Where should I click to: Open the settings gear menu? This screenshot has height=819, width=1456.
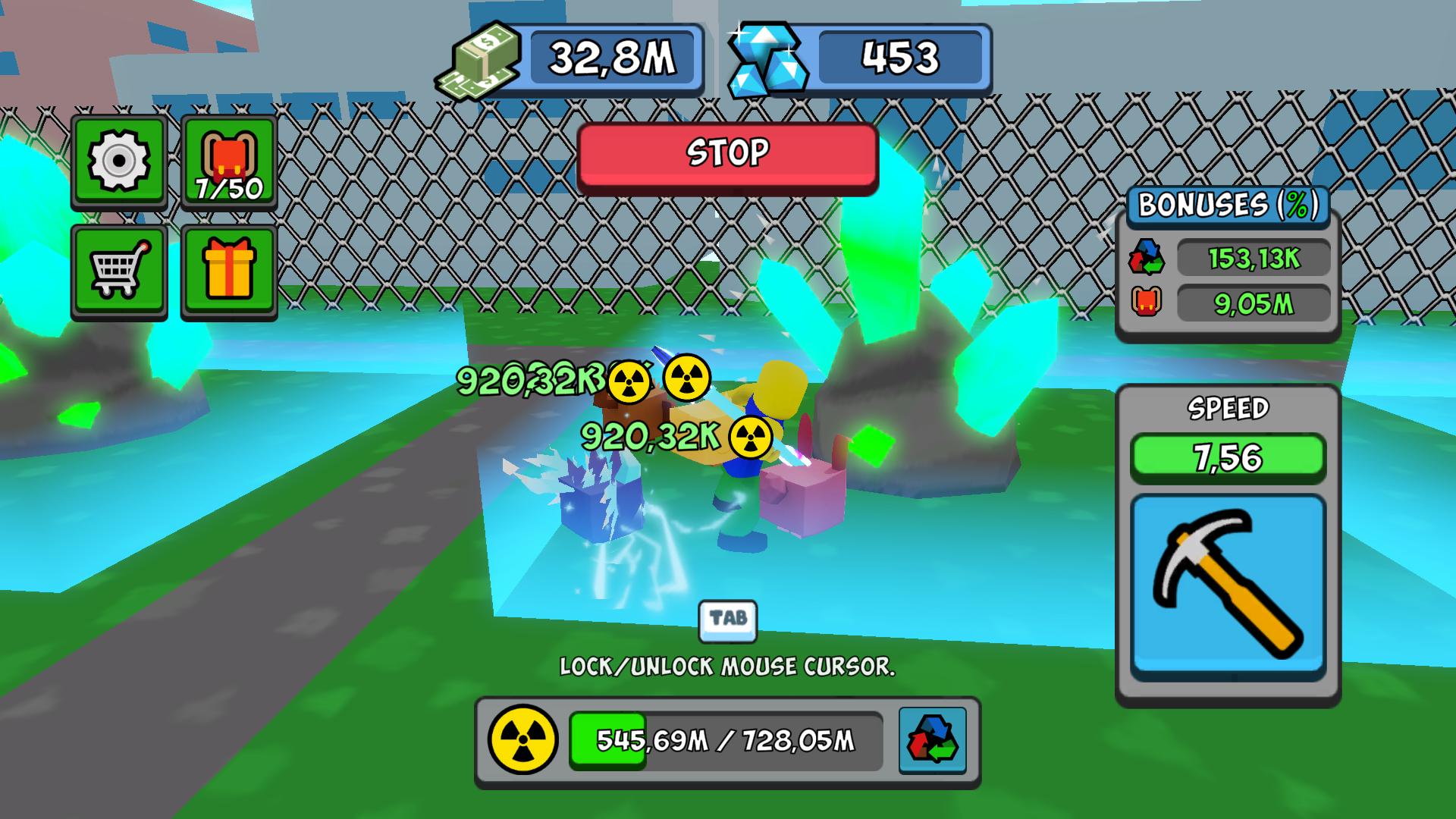point(118,162)
